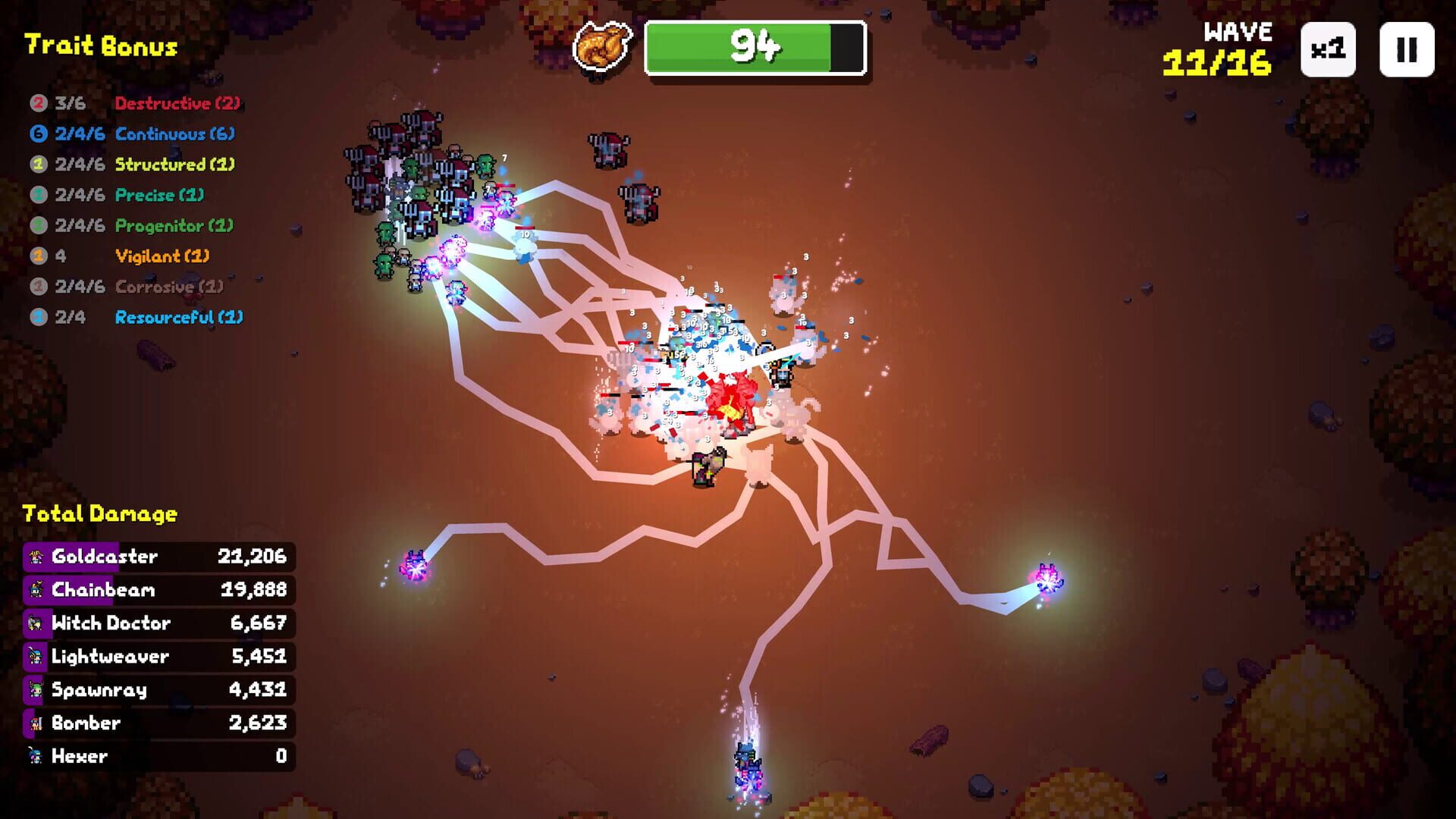1456x819 pixels.
Task: Select the Witch Doctor portrait icon
Action: click(35, 623)
